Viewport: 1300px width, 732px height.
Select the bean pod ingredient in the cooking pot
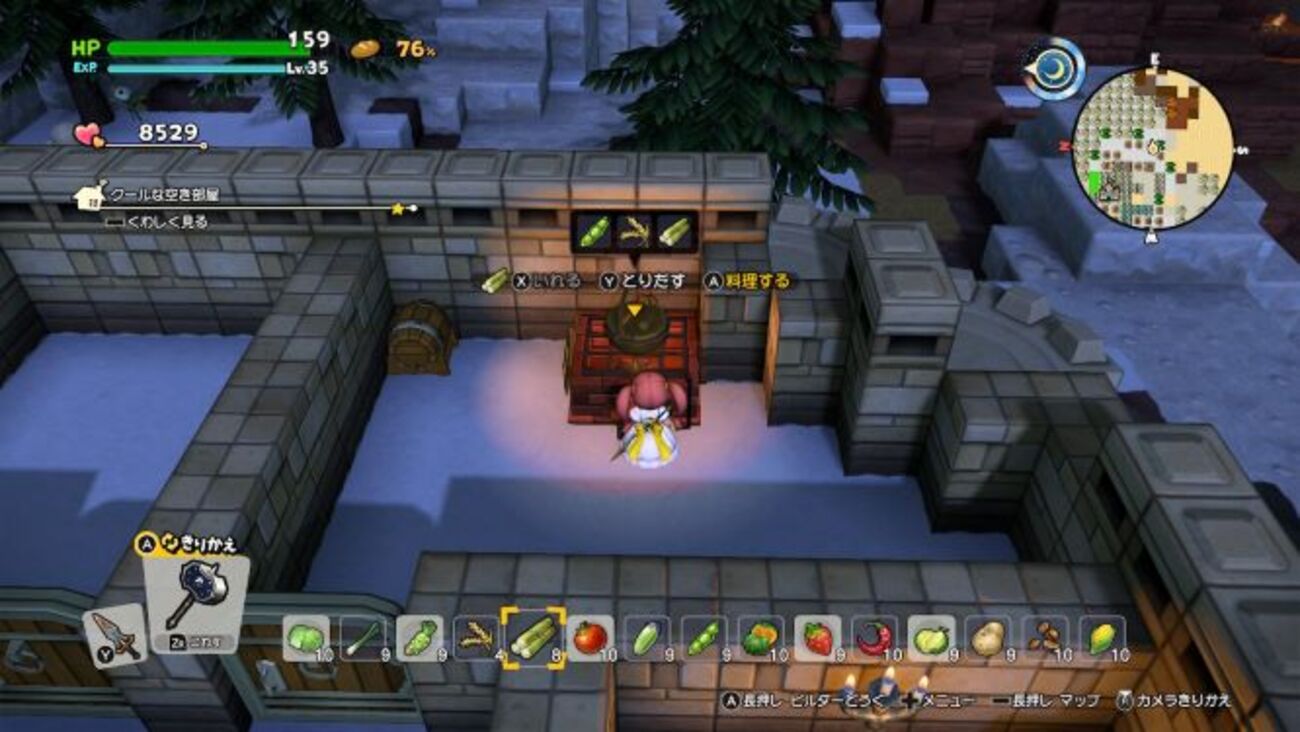(x=593, y=232)
